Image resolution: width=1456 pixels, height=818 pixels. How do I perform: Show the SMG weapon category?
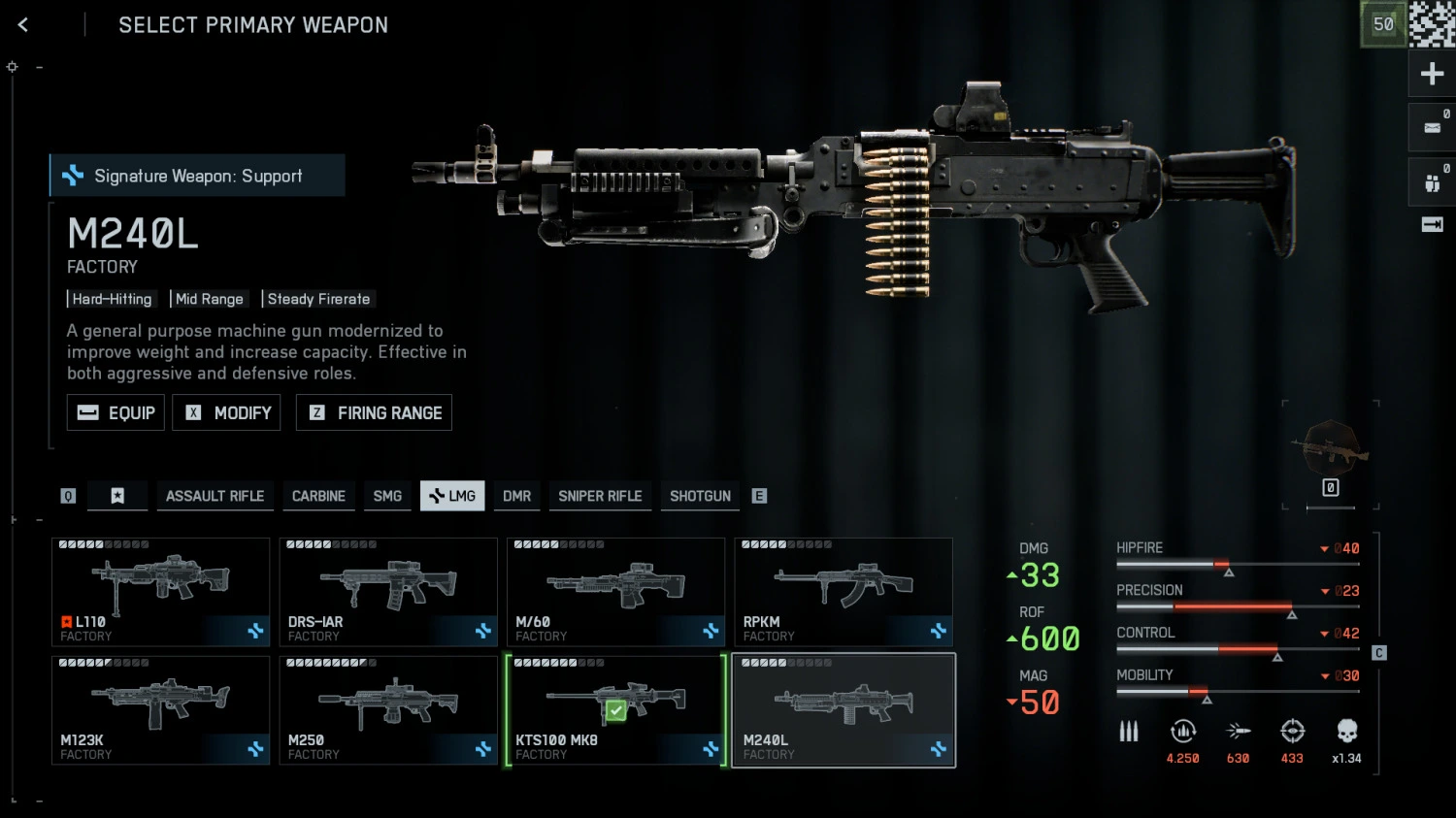(387, 496)
